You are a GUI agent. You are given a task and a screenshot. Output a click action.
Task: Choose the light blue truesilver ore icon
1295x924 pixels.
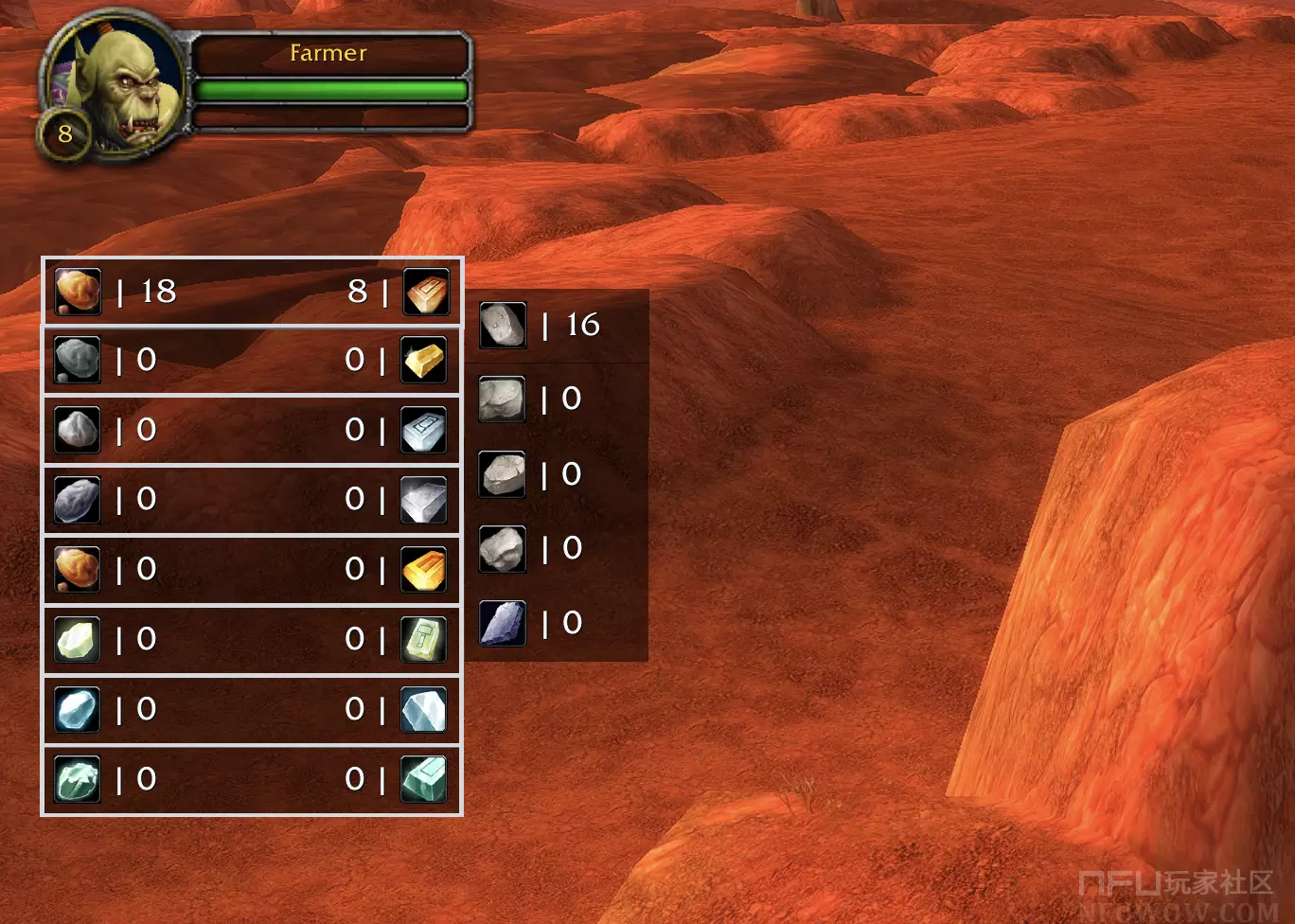coord(78,710)
